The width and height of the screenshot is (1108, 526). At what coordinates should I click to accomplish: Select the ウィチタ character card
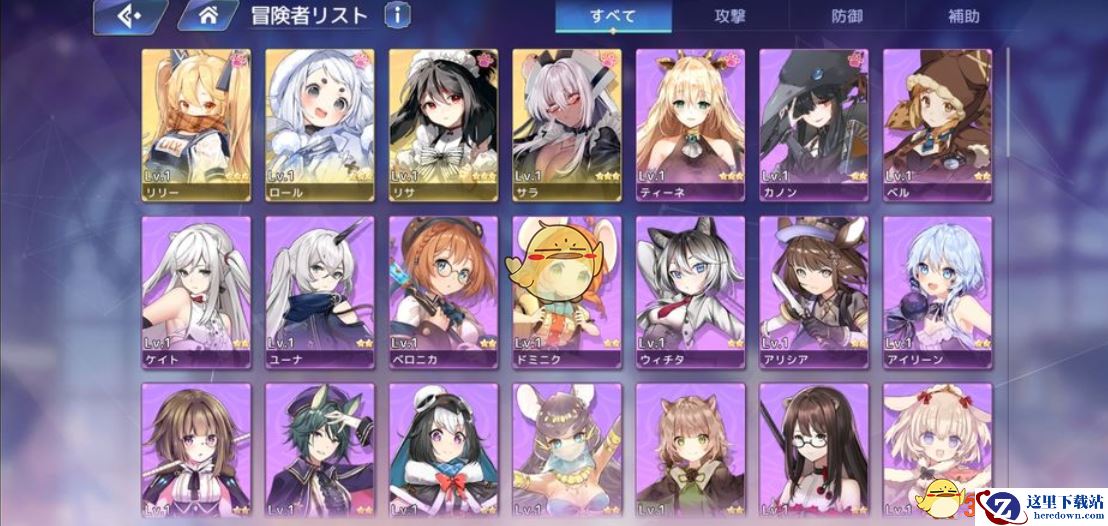coord(690,291)
